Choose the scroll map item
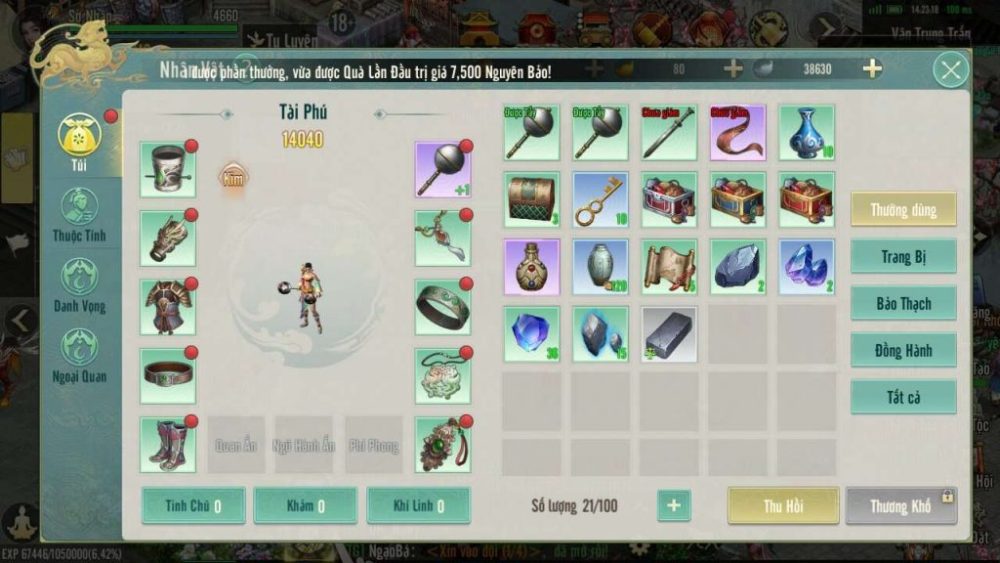 point(669,267)
